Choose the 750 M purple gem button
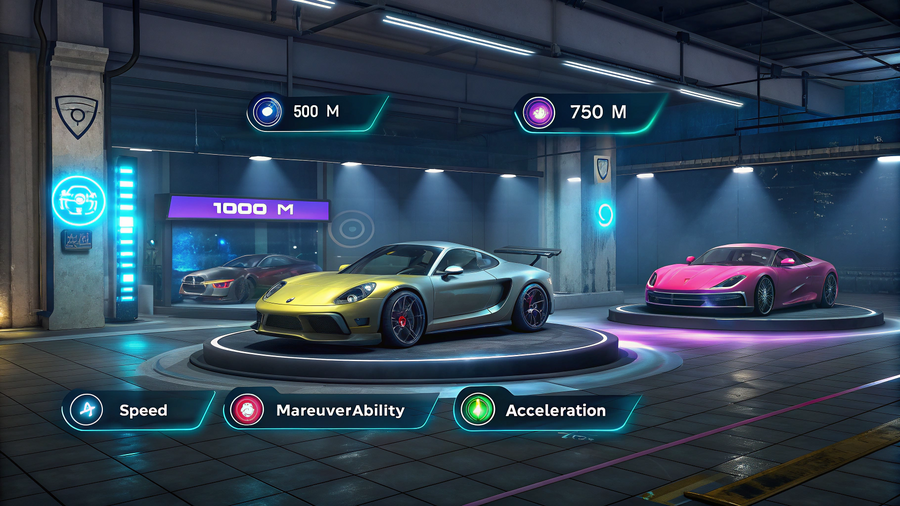The width and height of the screenshot is (900, 506). [589, 112]
